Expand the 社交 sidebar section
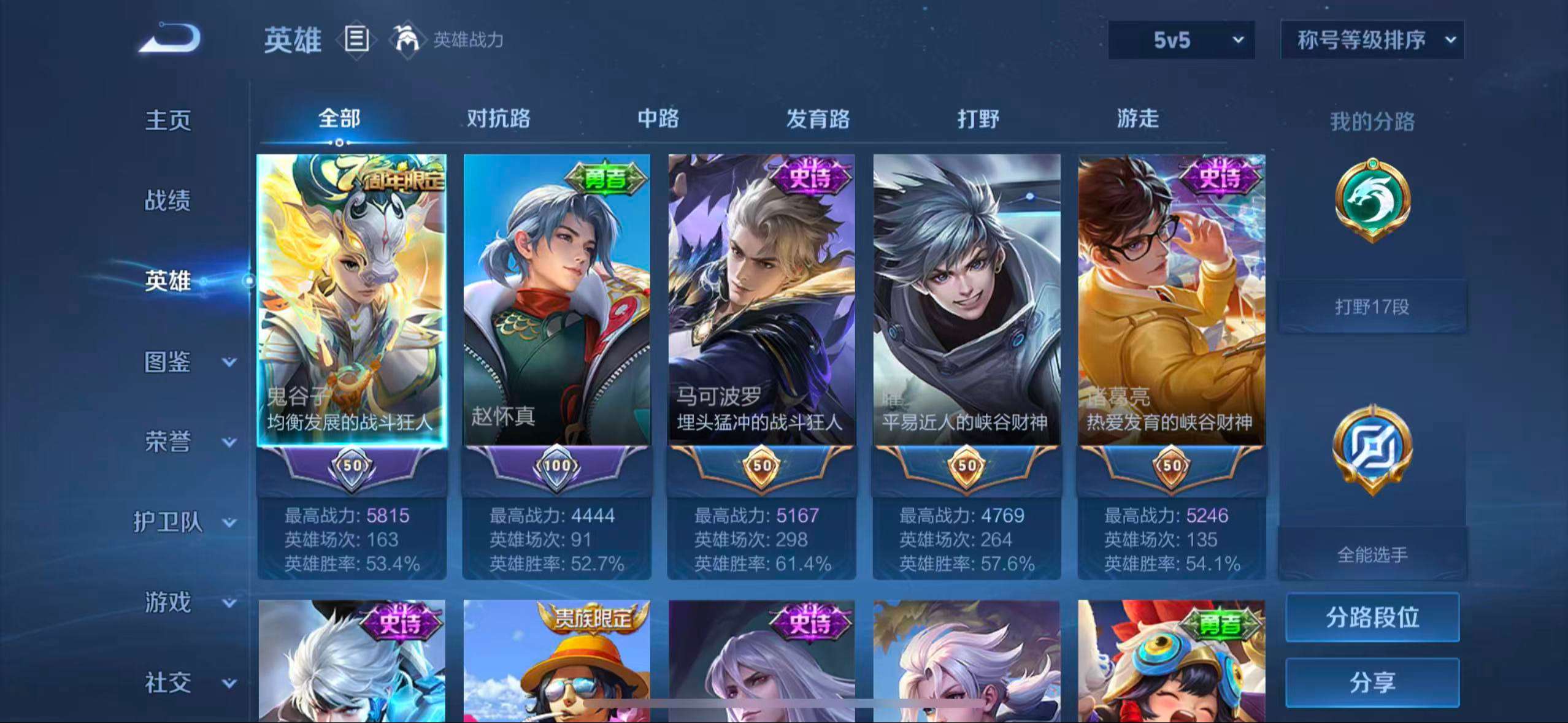Image resolution: width=1568 pixels, height=723 pixels. tap(166, 683)
